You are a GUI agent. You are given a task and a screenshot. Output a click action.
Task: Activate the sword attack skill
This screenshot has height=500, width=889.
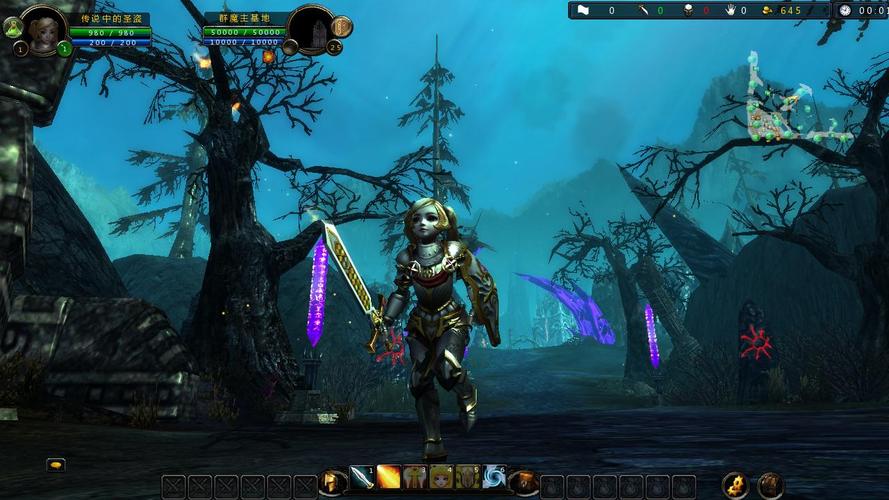coord(361,478)
